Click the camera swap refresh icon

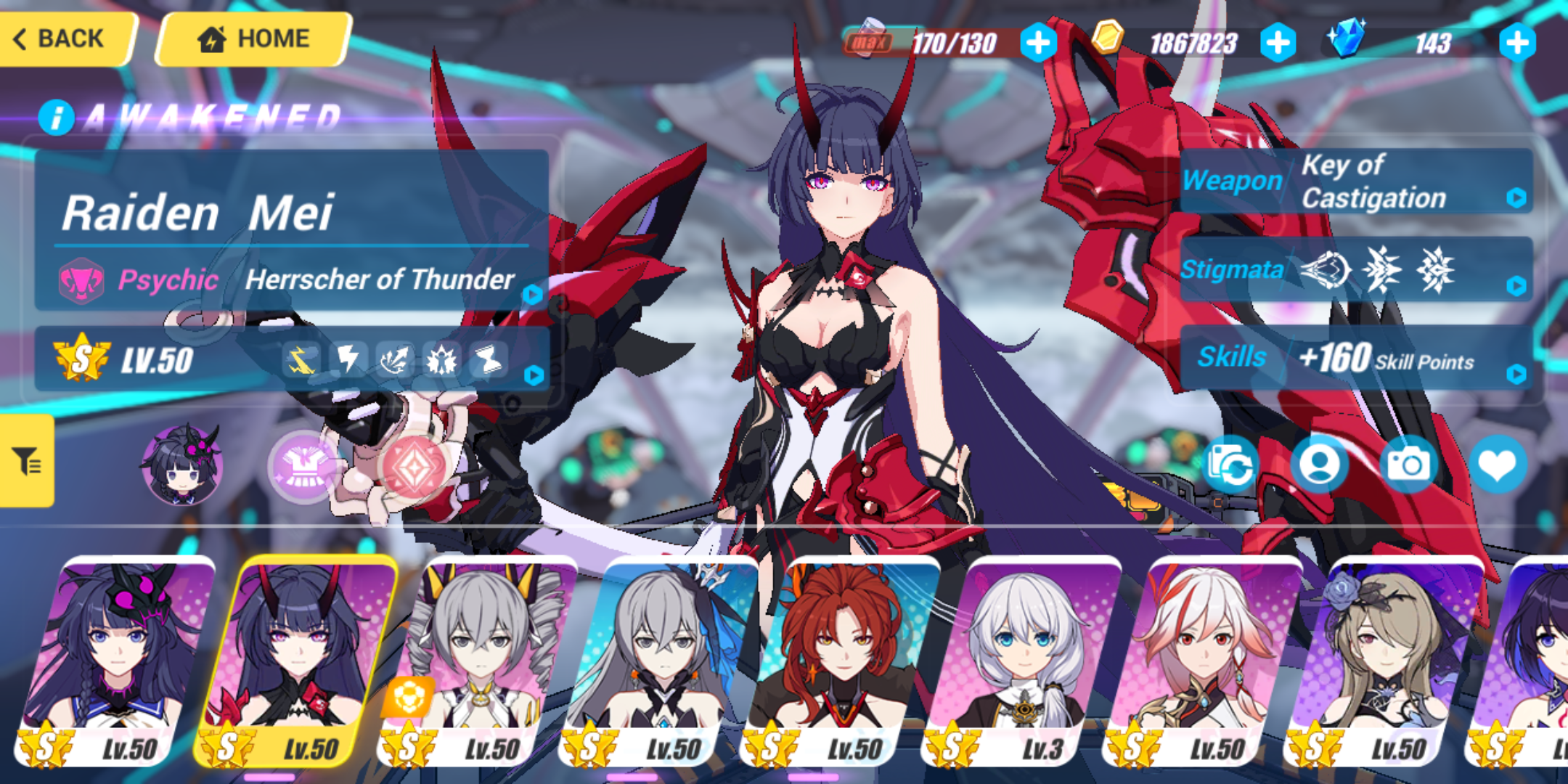pyautogui.click(x=1230, y=465)
